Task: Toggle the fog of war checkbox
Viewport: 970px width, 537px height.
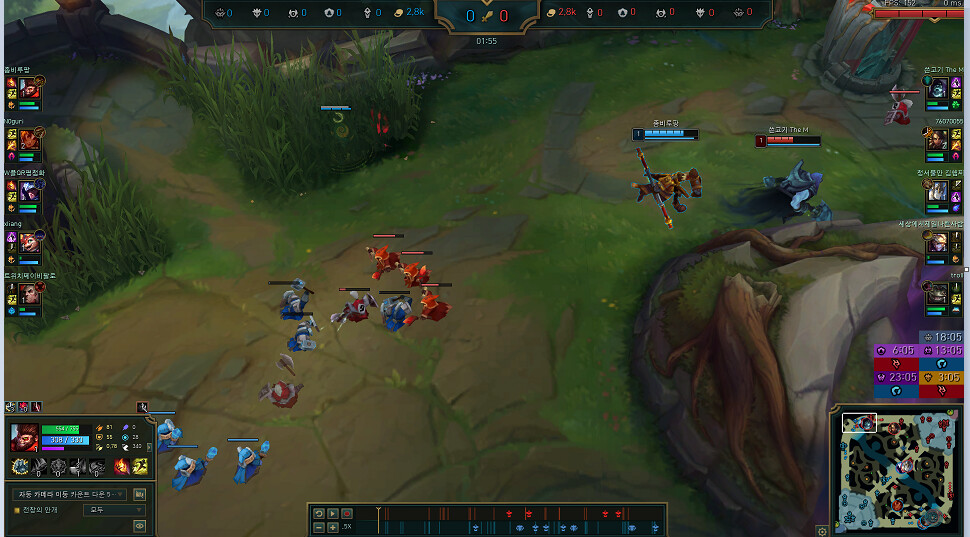Action: (16, 510)
